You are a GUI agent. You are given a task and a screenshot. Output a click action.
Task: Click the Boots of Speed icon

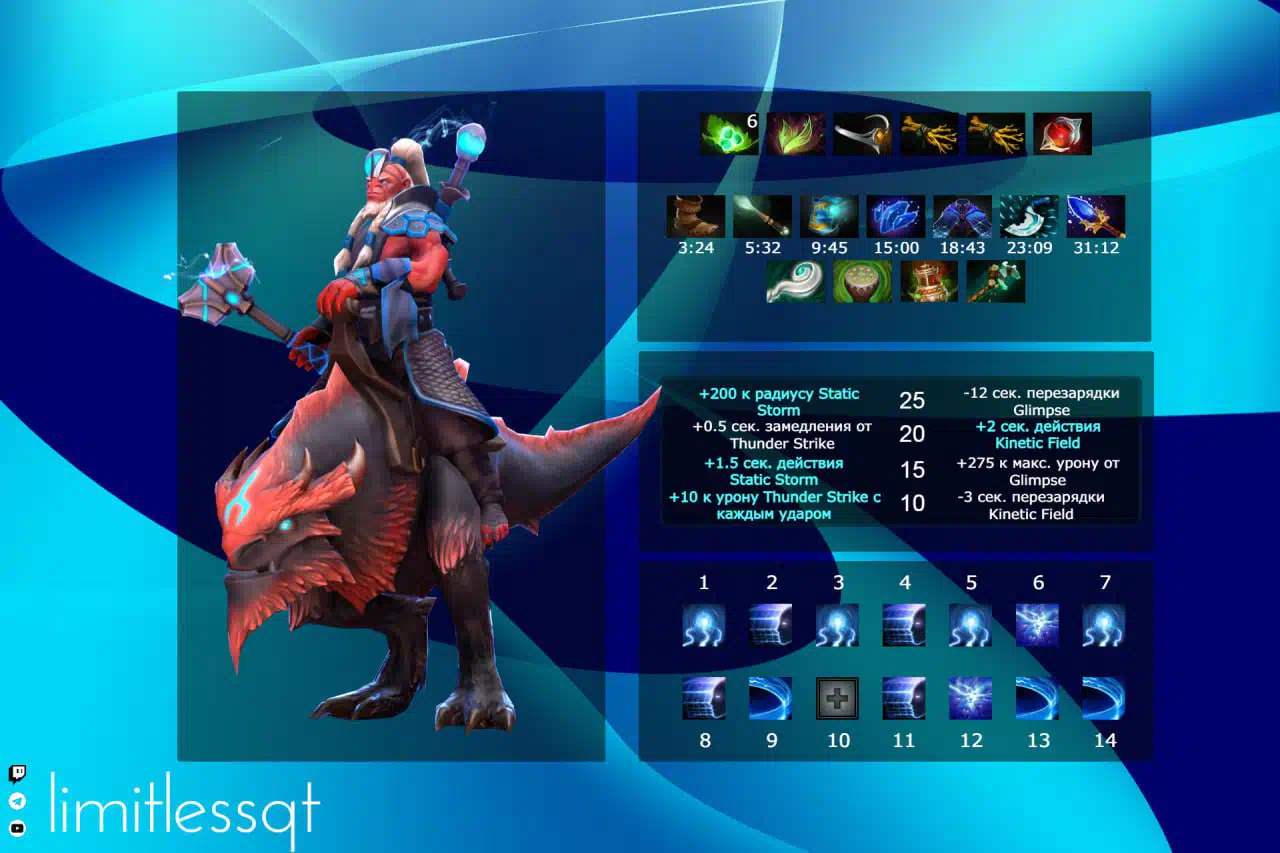696,216
